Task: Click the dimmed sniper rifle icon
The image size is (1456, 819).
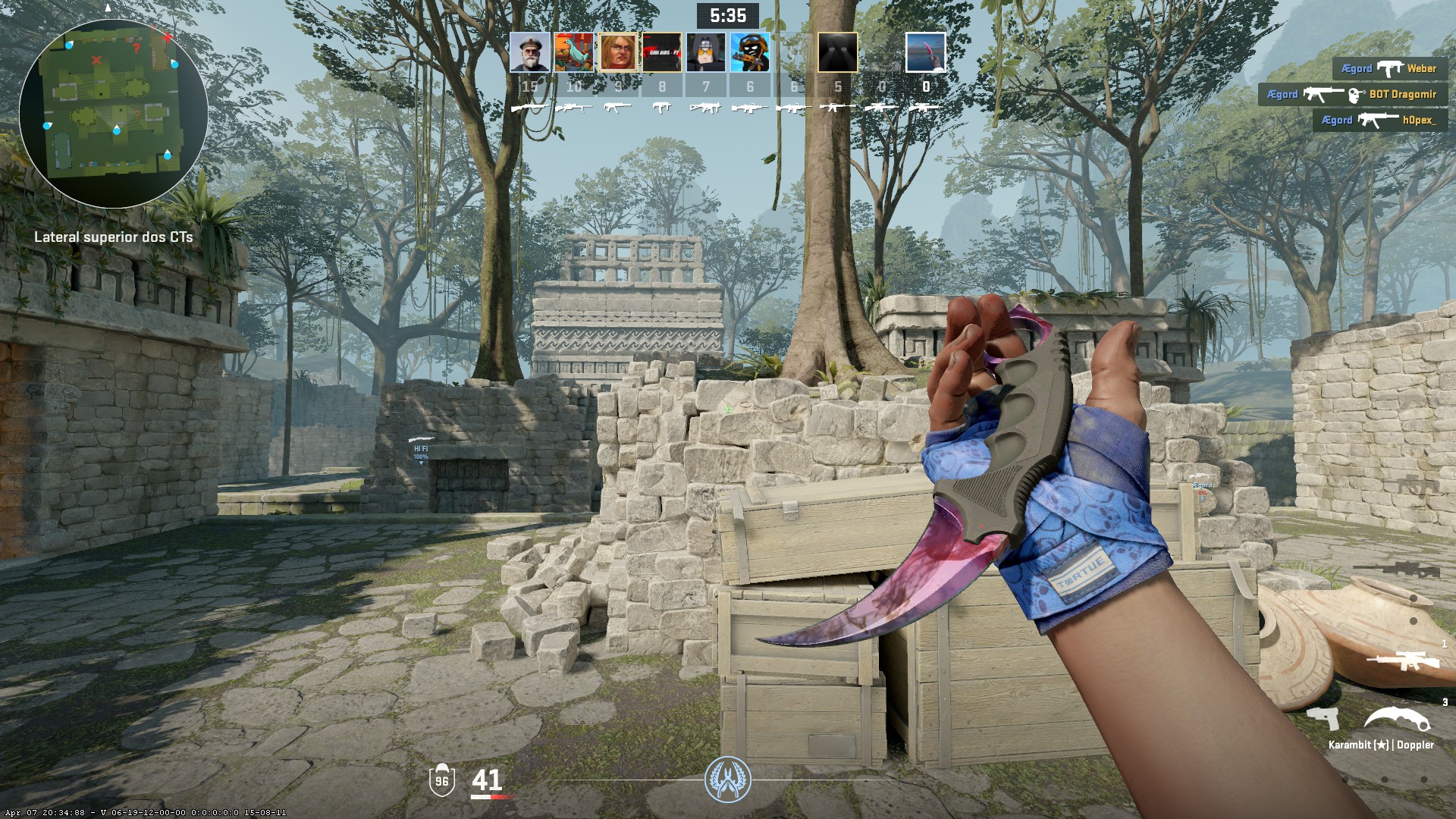Action: click(x=1394, y=569)
